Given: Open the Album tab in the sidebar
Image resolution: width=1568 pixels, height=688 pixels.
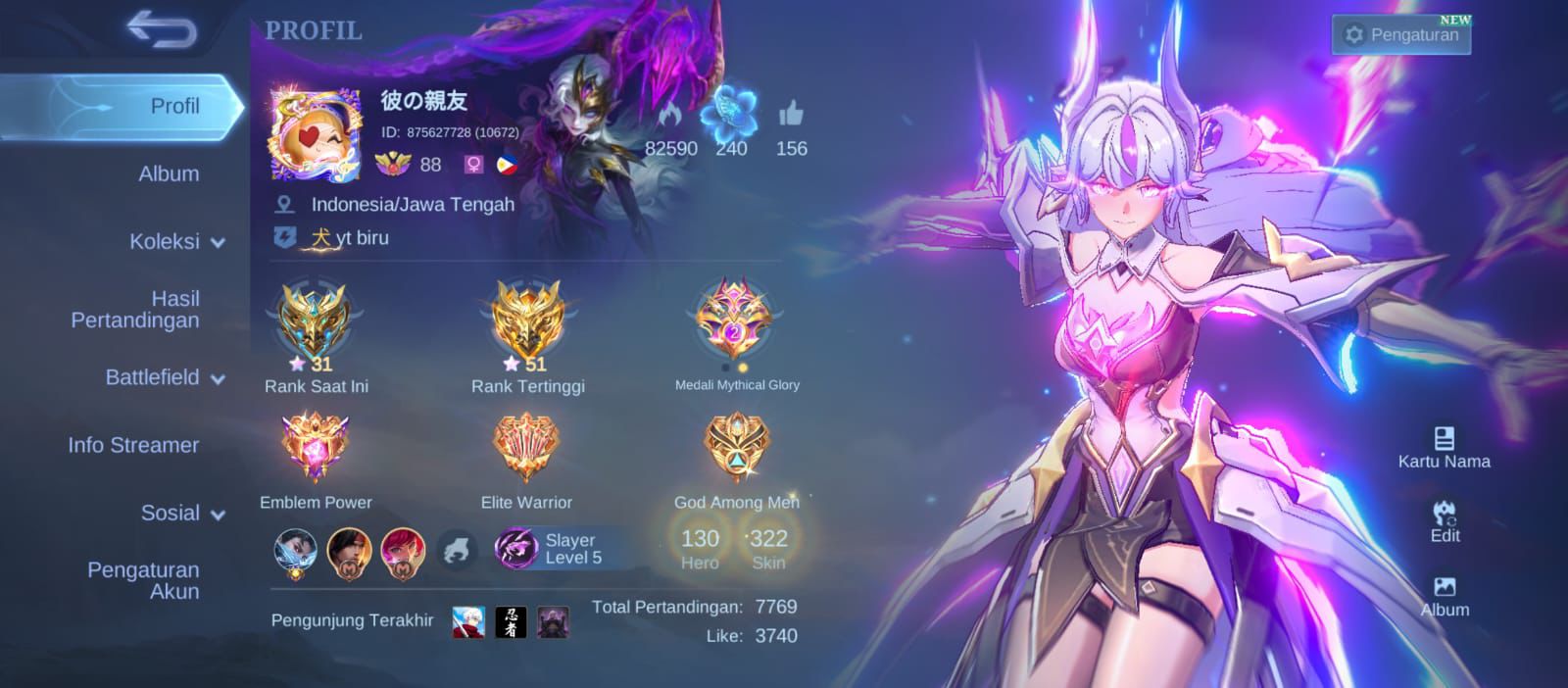Looking at the screenshot, I should (x=169, y=174).
